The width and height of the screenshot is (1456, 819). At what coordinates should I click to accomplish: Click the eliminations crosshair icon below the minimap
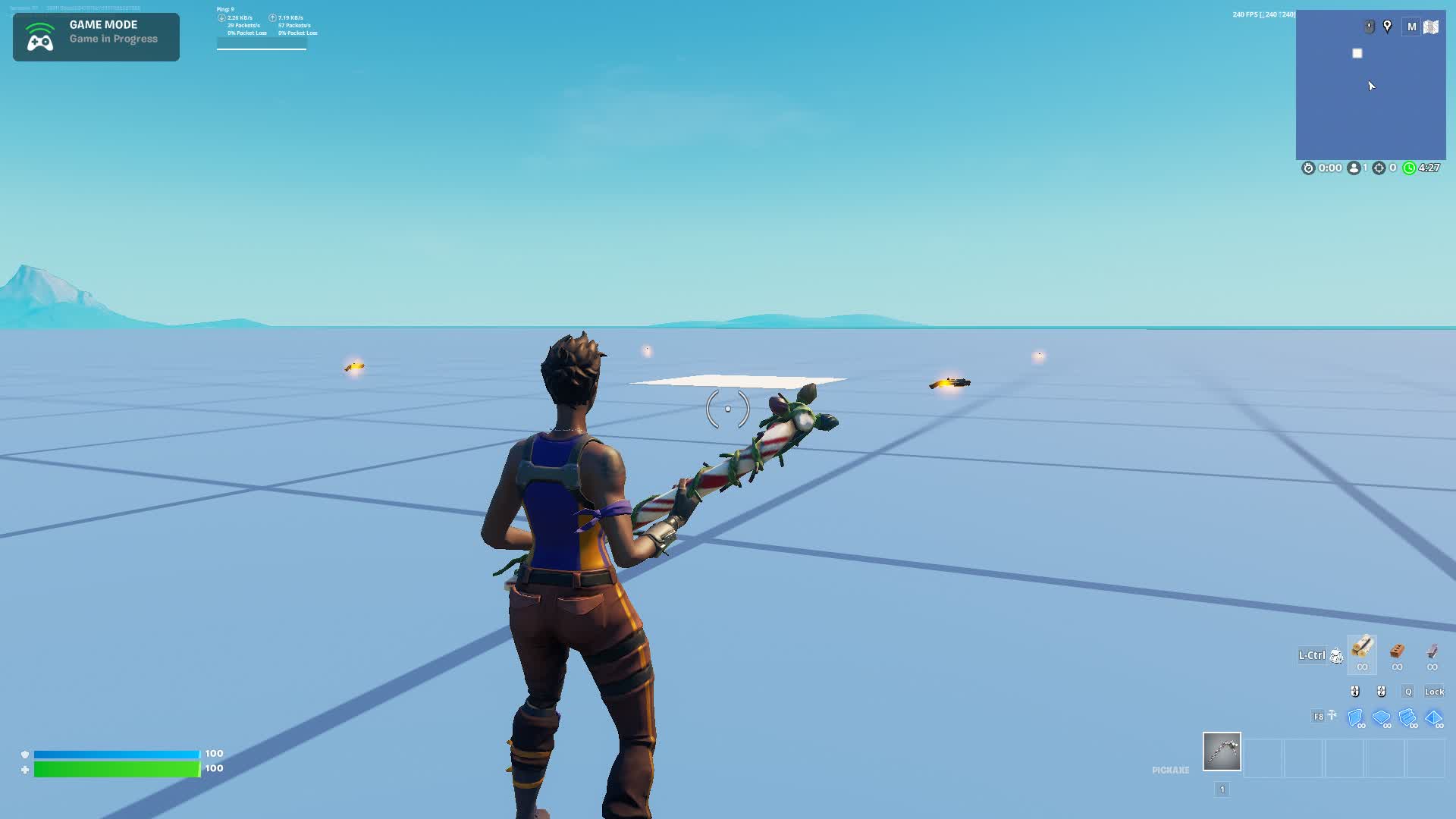(1379, 168)
